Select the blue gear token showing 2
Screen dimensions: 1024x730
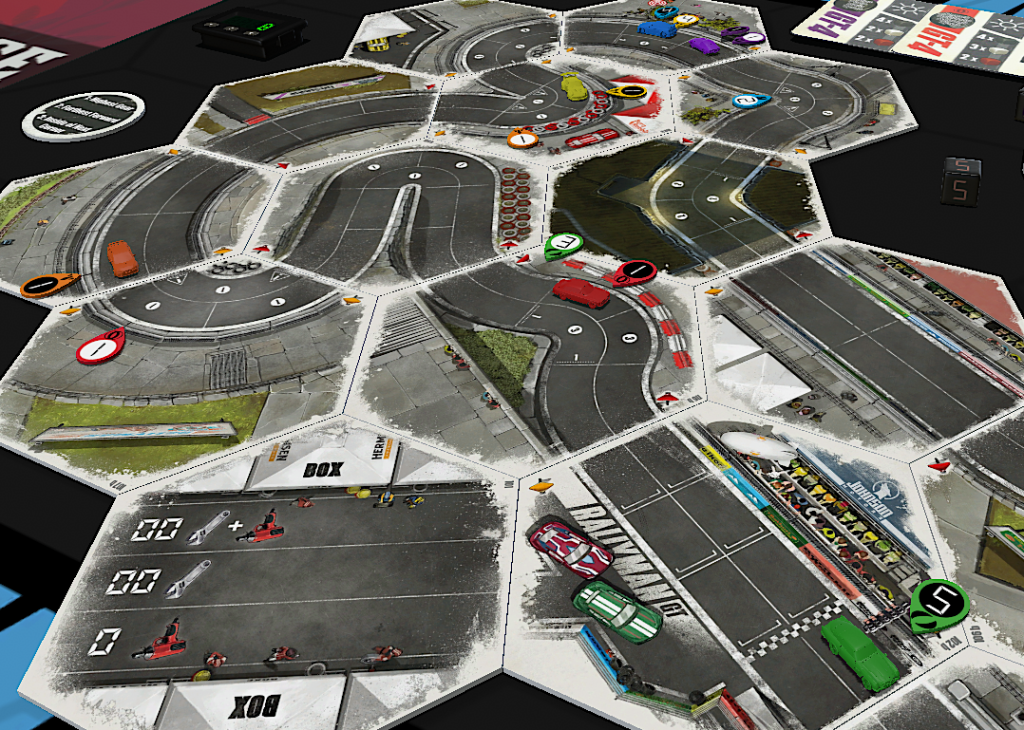pyautogui.click(x=750, y=100)
